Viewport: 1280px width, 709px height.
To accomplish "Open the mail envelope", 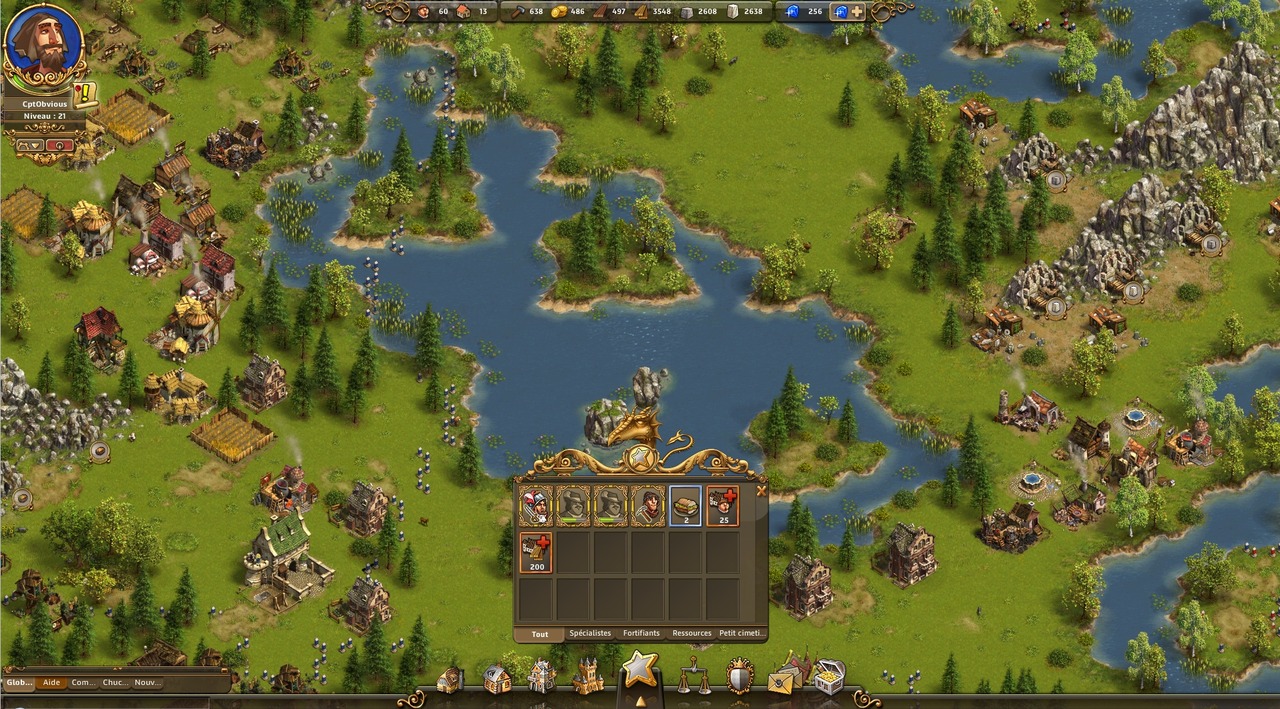I will click(x=781, y=680).
